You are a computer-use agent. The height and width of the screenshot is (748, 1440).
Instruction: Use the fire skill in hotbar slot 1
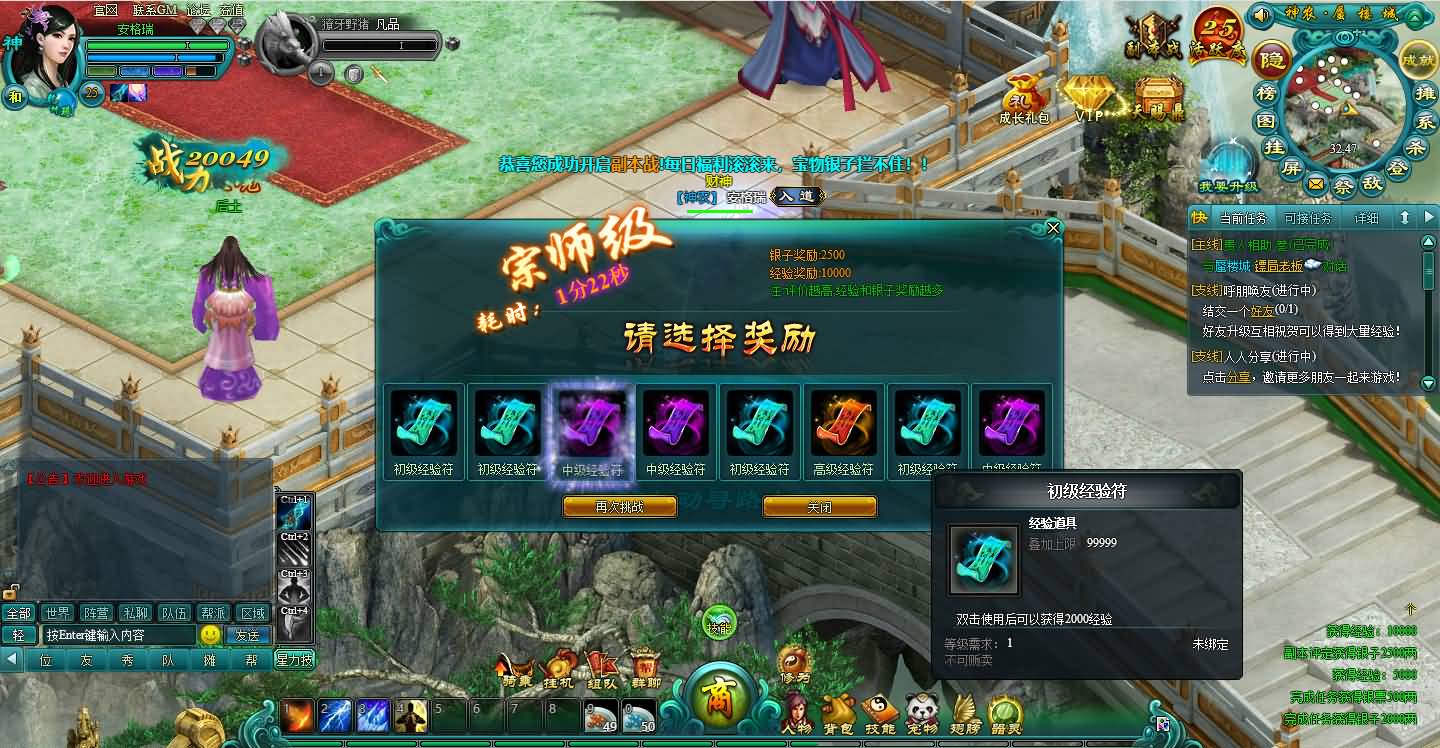point(297,715)
